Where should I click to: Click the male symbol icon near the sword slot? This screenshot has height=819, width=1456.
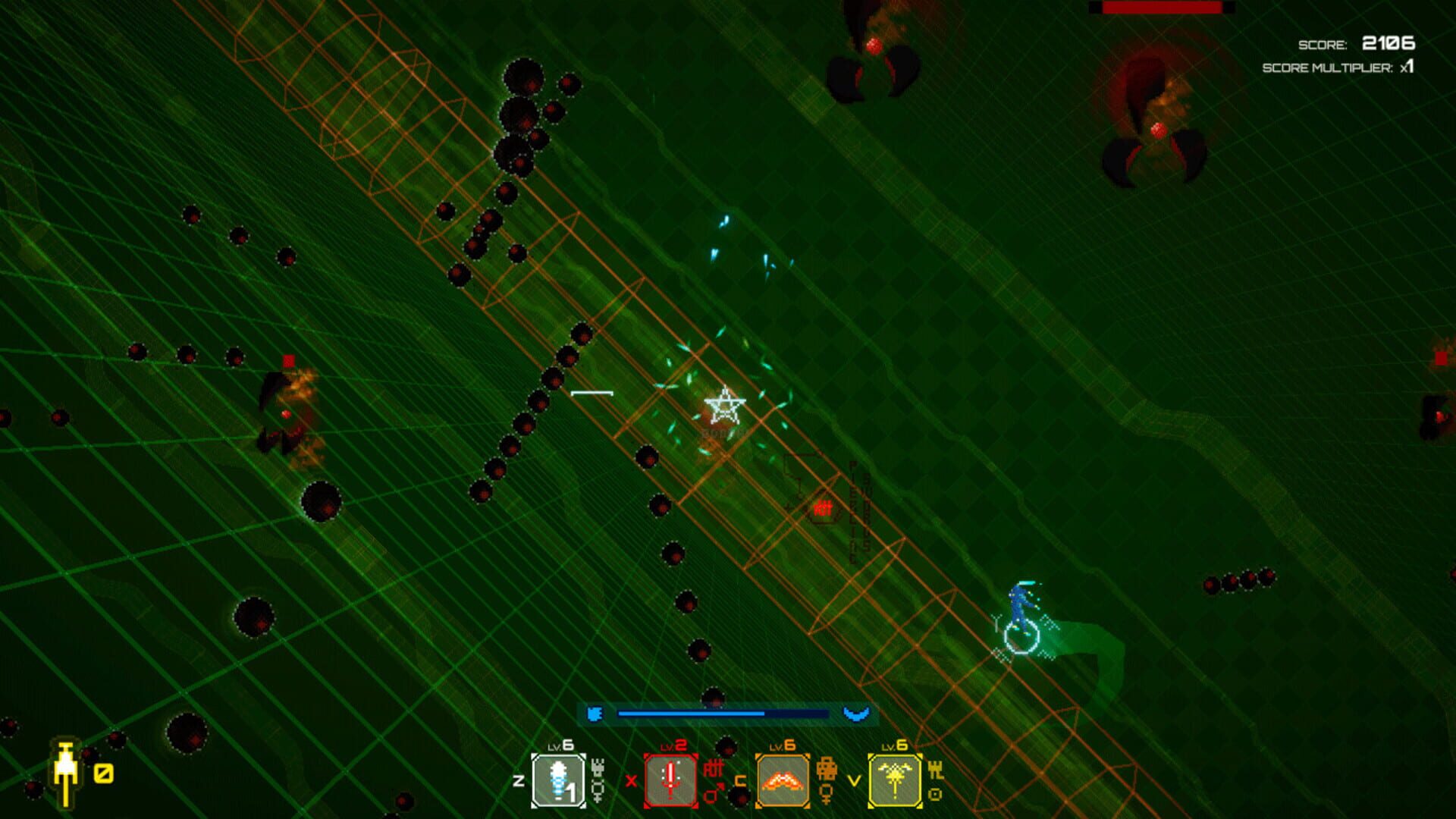click(x=712, y=794)
